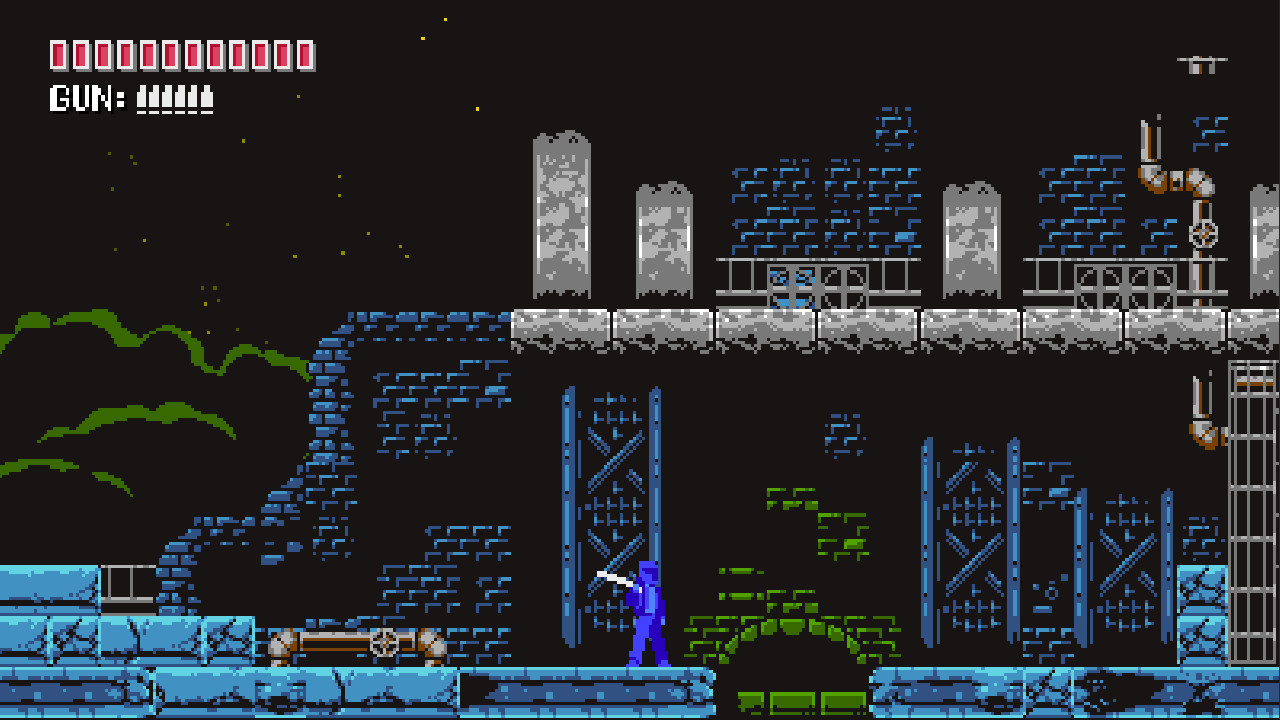The height and width of the screenshot is (720, 1280).
Task: Select the valve wheel on the bottom-left horizontal pipe
Action: (383, 642)
